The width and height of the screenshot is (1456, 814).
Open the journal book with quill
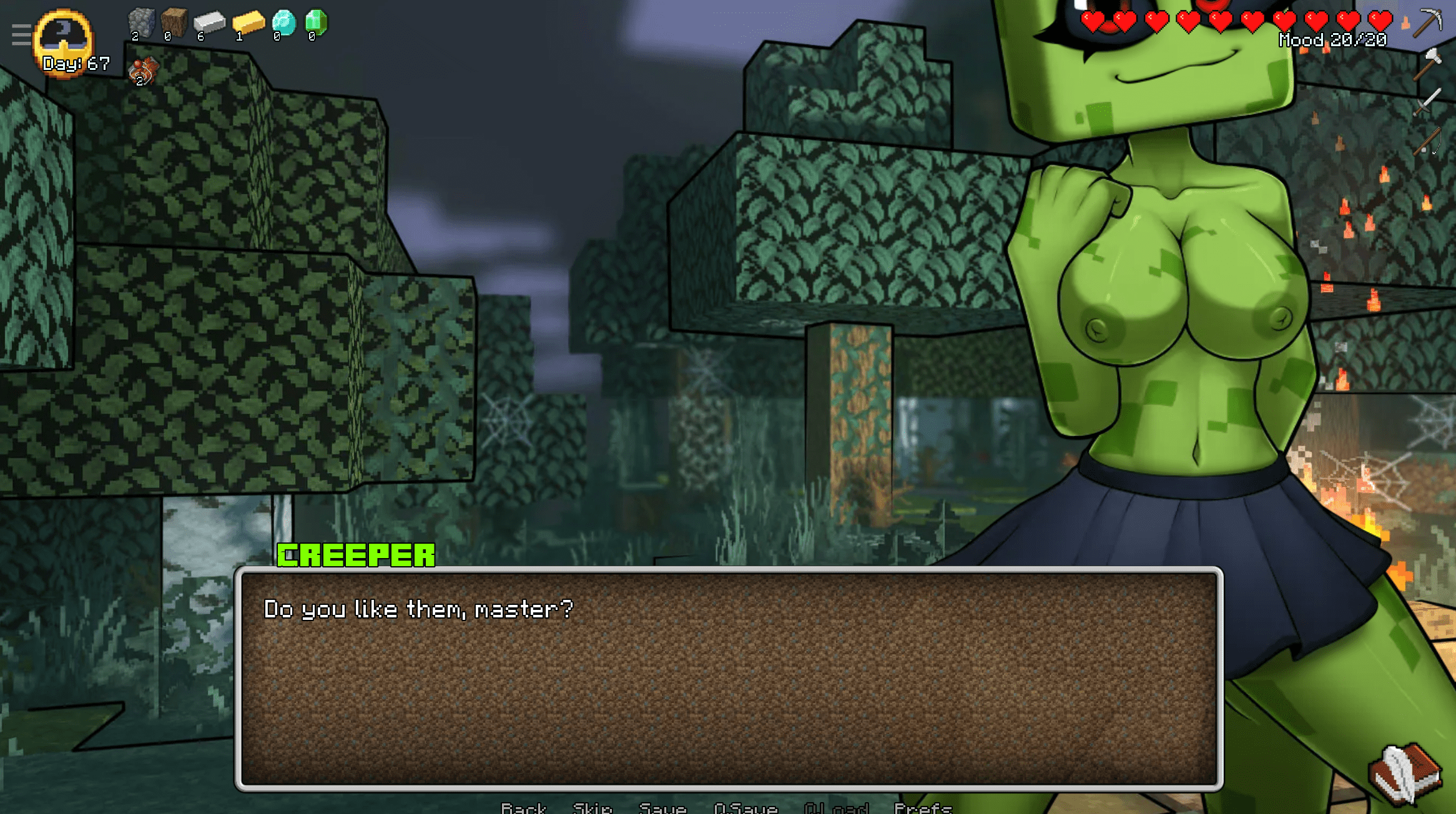point(1405,774)
